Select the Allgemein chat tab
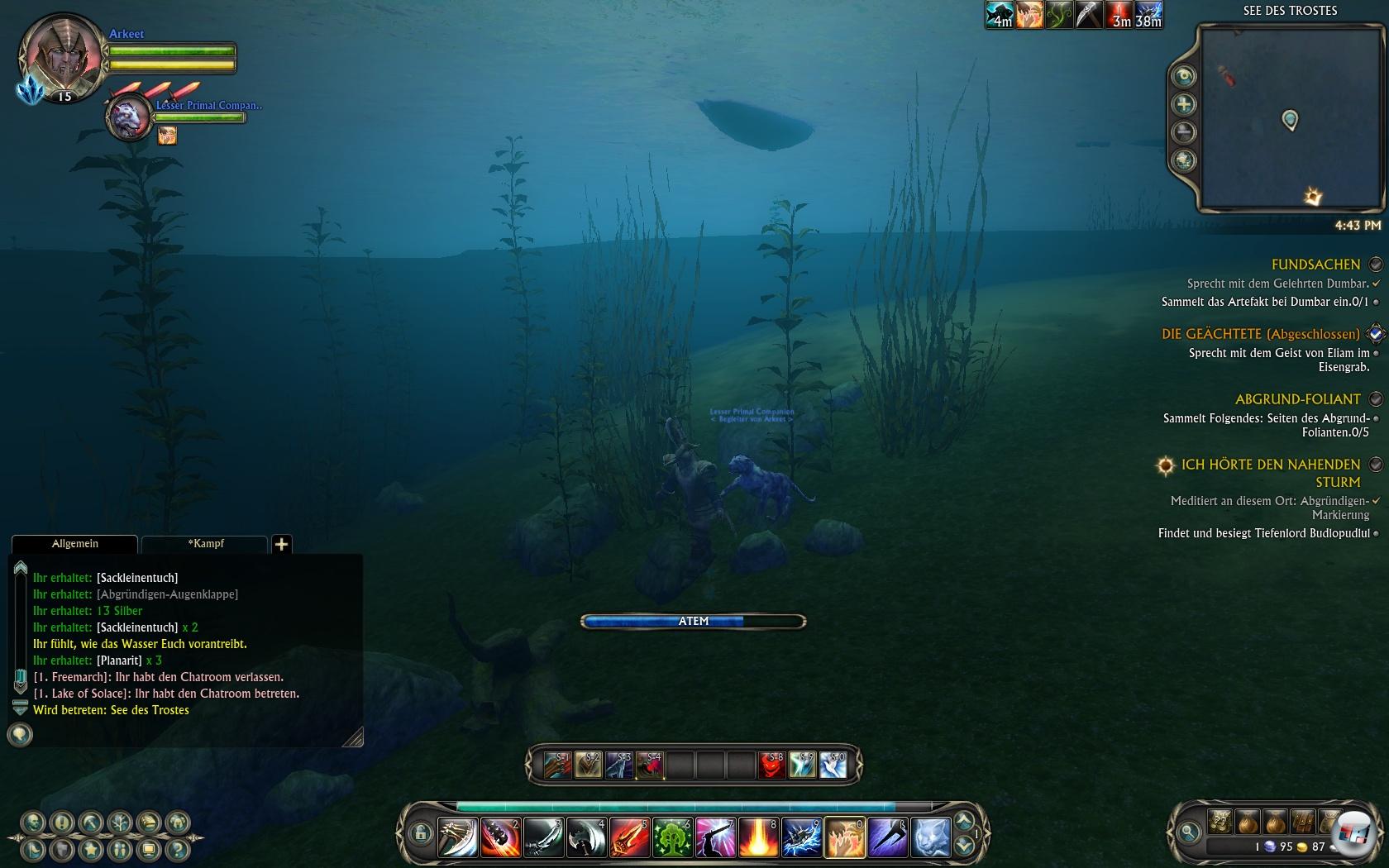 [x=74, y=544]
